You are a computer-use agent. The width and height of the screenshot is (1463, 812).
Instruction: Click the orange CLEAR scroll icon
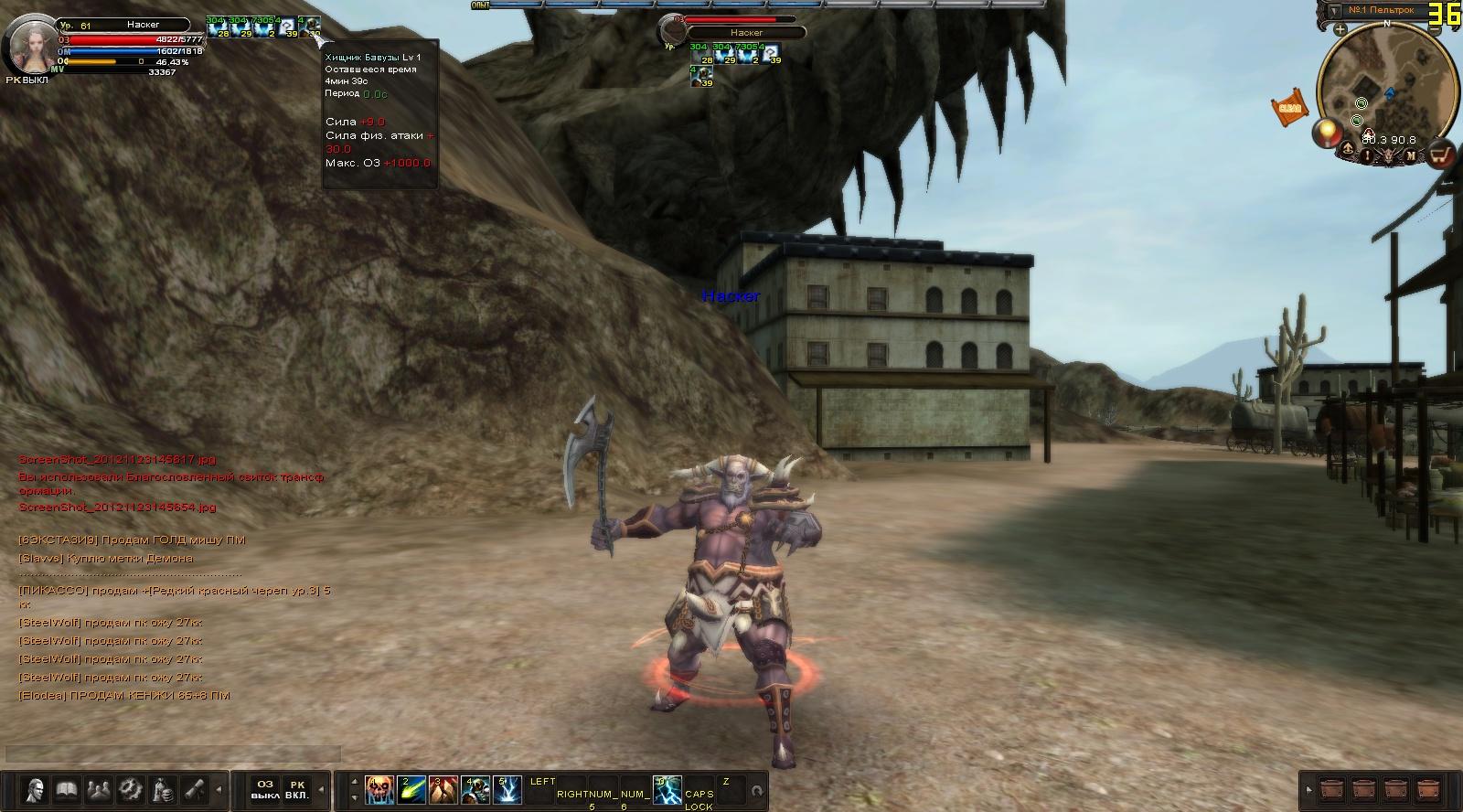coord(1289,108)
